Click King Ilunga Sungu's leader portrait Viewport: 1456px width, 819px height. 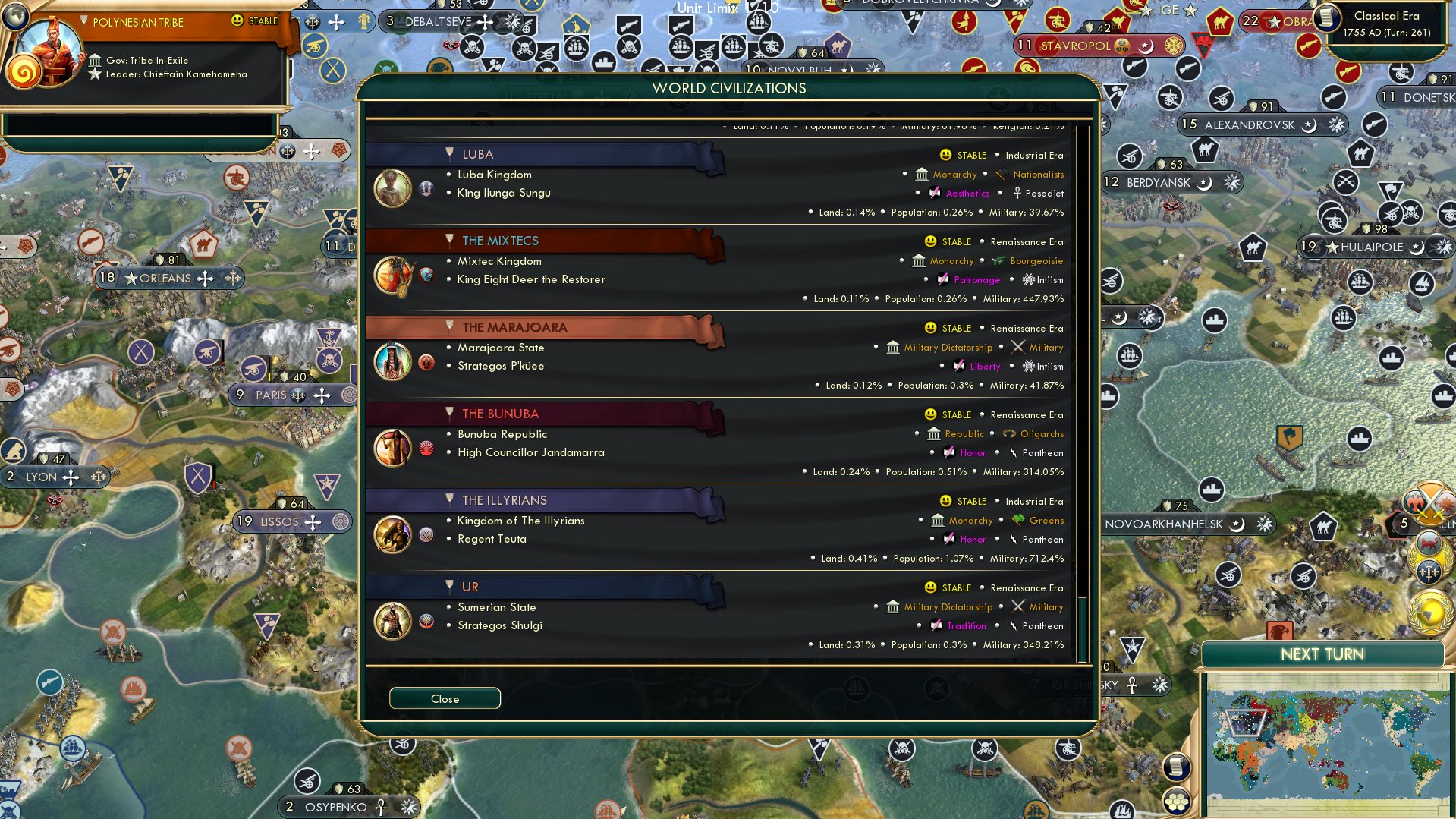[x=392, y=187]
